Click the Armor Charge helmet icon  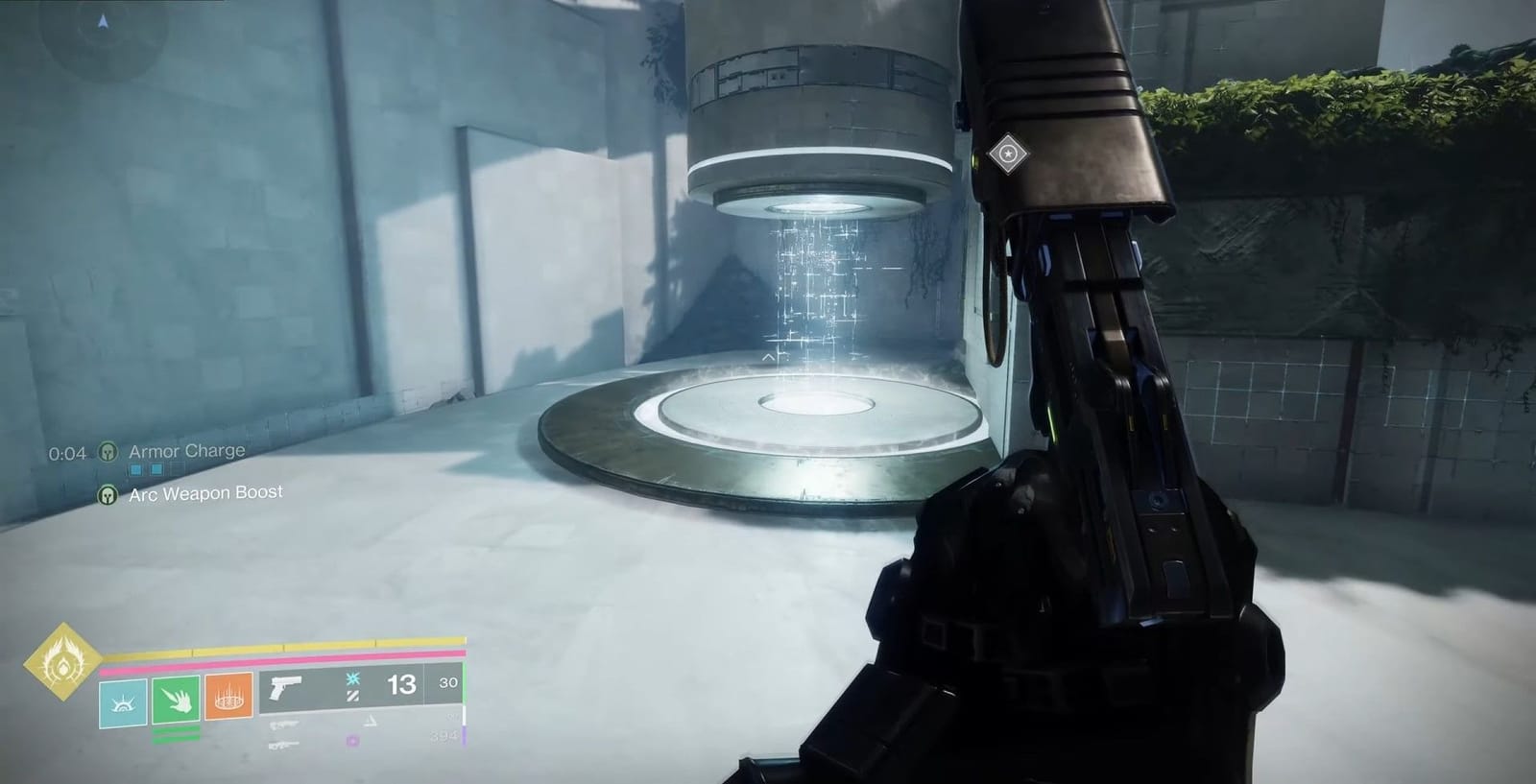pos(108,452)
